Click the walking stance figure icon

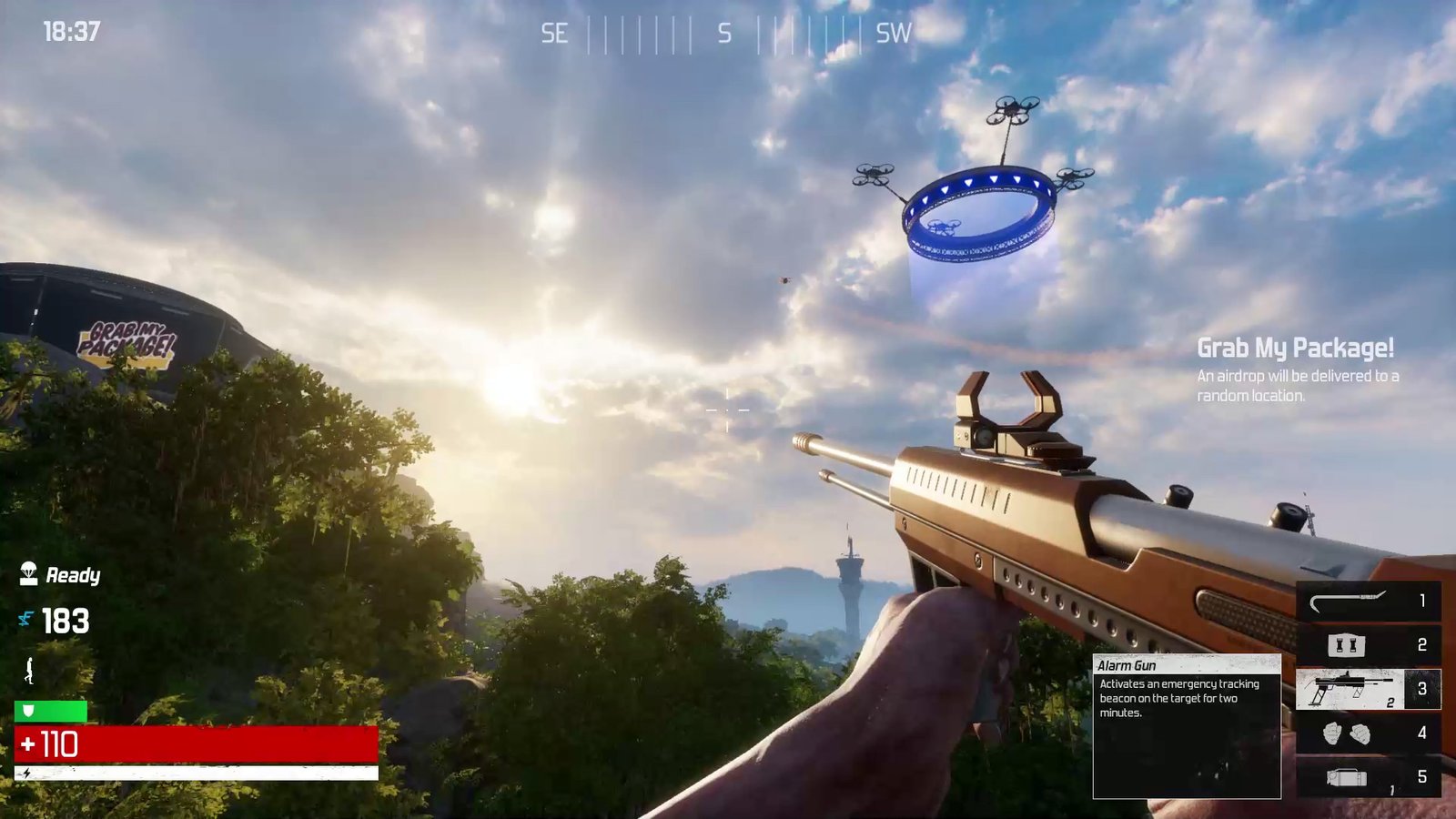(28, 670)
